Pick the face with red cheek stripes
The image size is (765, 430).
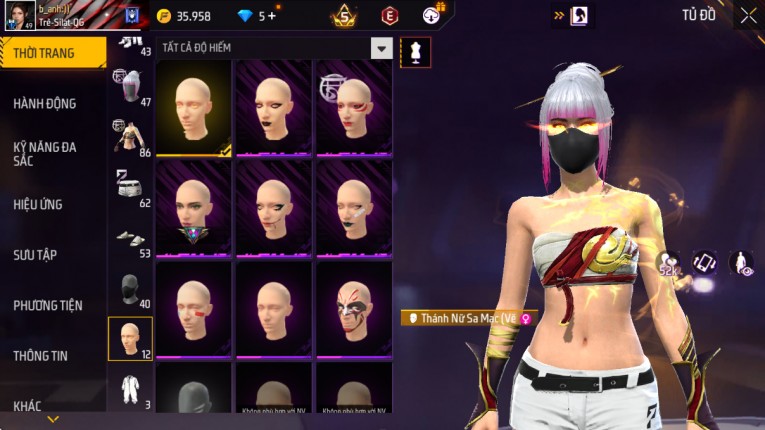[194, 308]
